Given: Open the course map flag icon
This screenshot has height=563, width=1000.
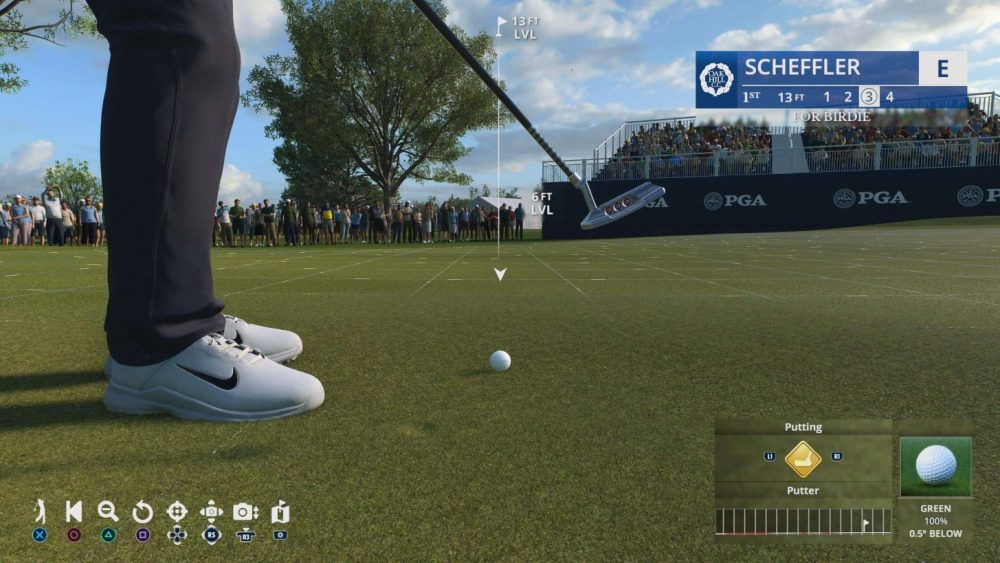Looking at the screenshot, I should coord(280,511).
